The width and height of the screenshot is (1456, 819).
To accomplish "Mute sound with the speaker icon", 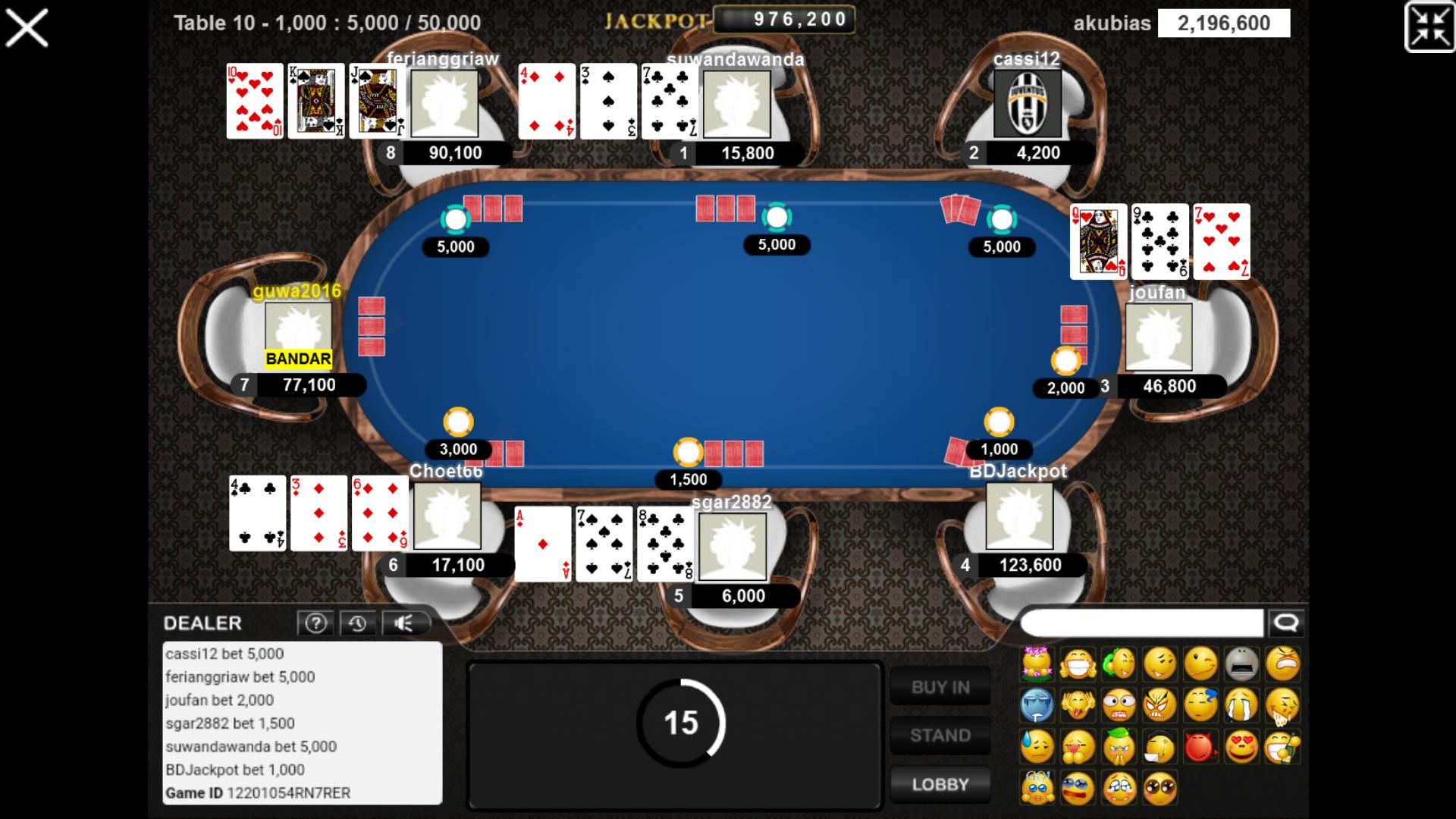I will point(405,623).
